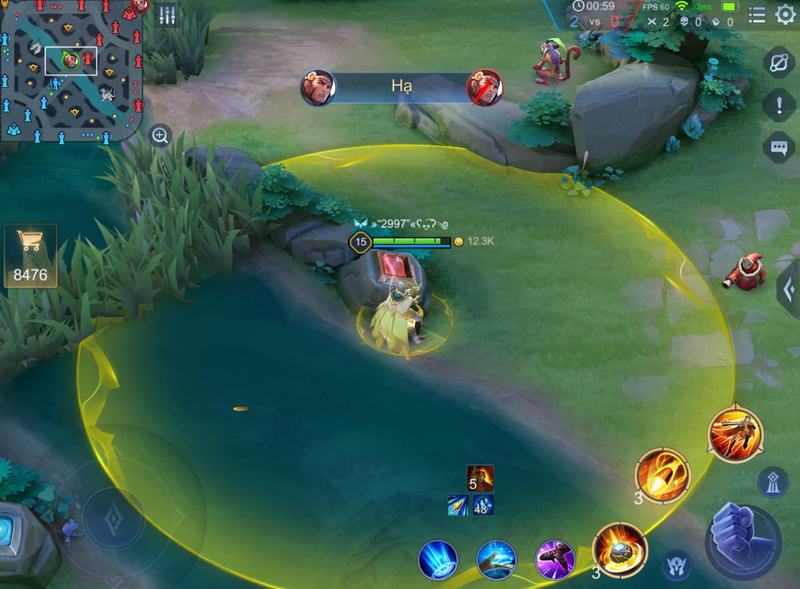Tap the "Hạ" kill notification banner
This screenshot has width=800, height=589.
tap(402, 87)
